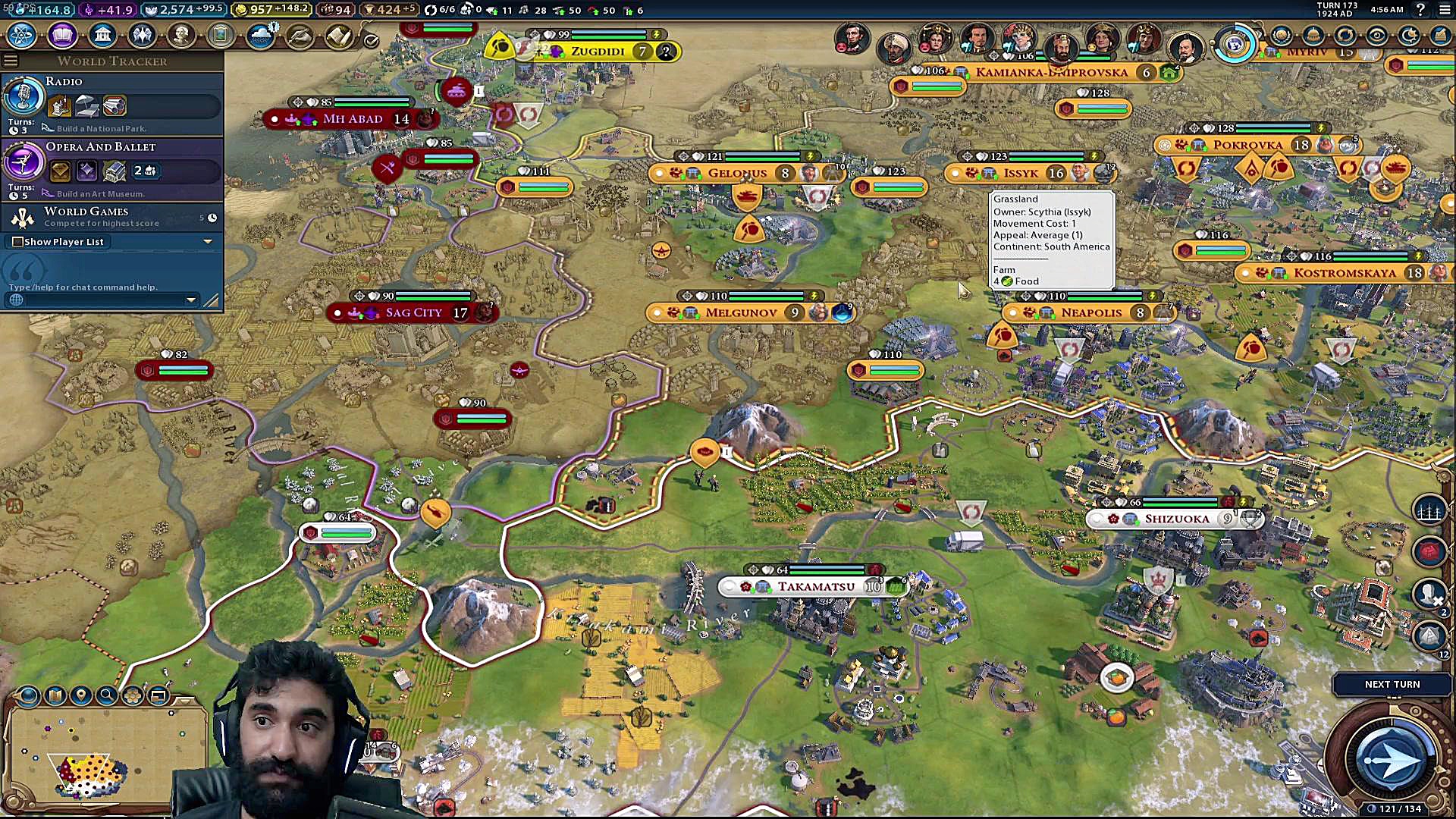Open the Civics tree book button

(62, 35)
